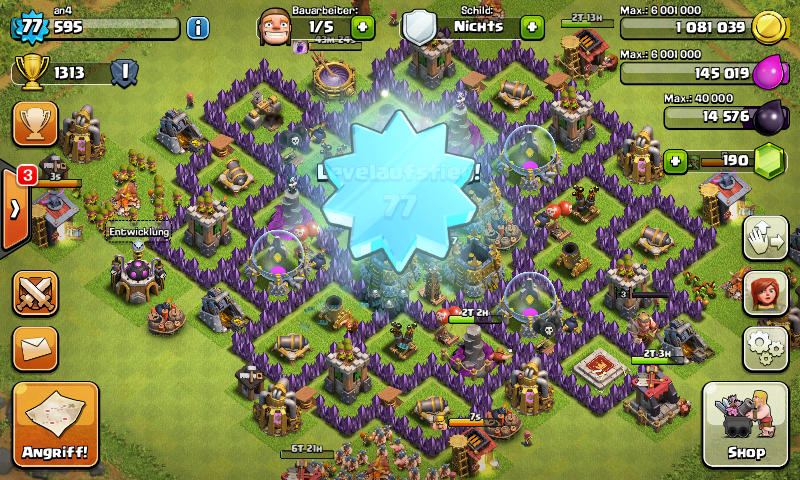Tap the builder face icon
The width and height of the screenshot is (800, 480).
[x=277, y=26]
